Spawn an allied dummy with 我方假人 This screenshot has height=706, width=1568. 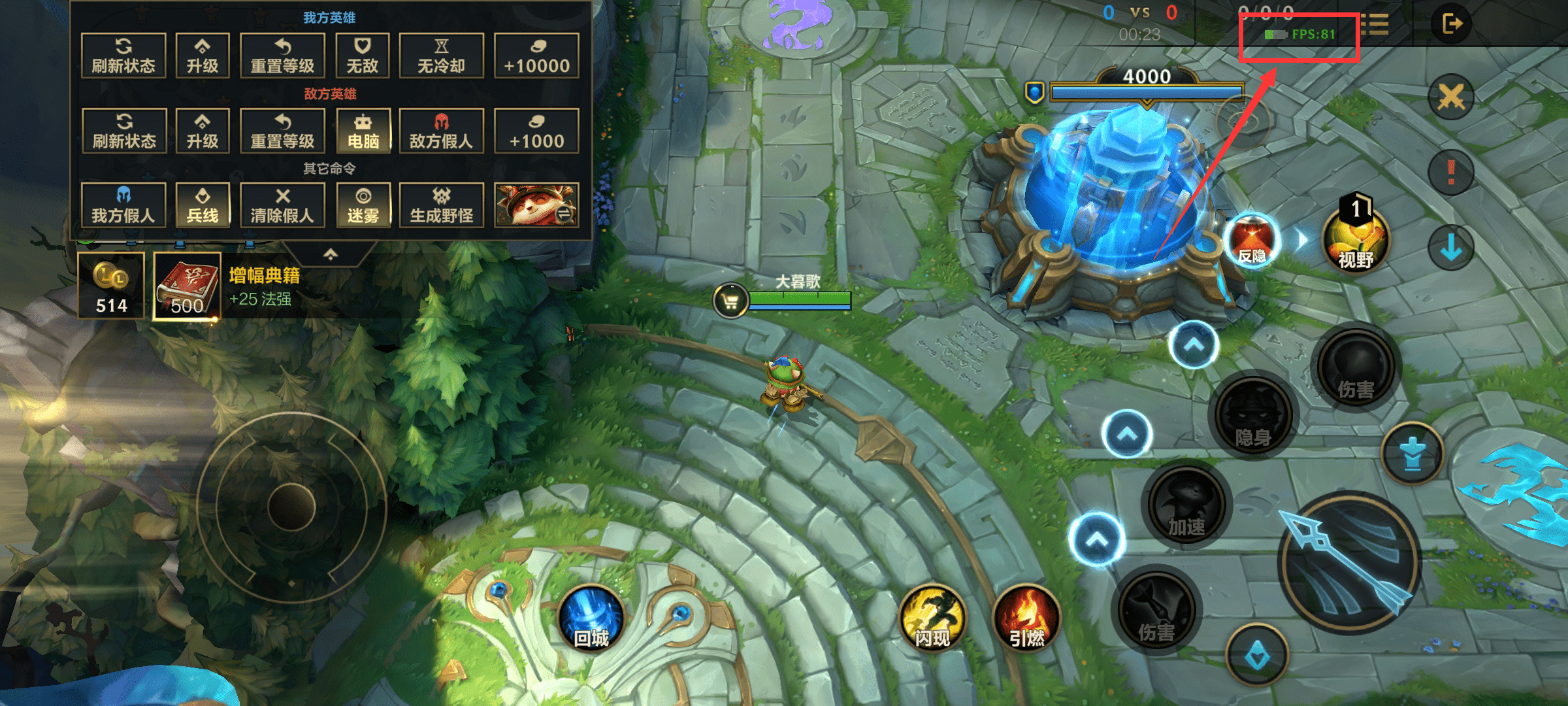tap(123, 205)
